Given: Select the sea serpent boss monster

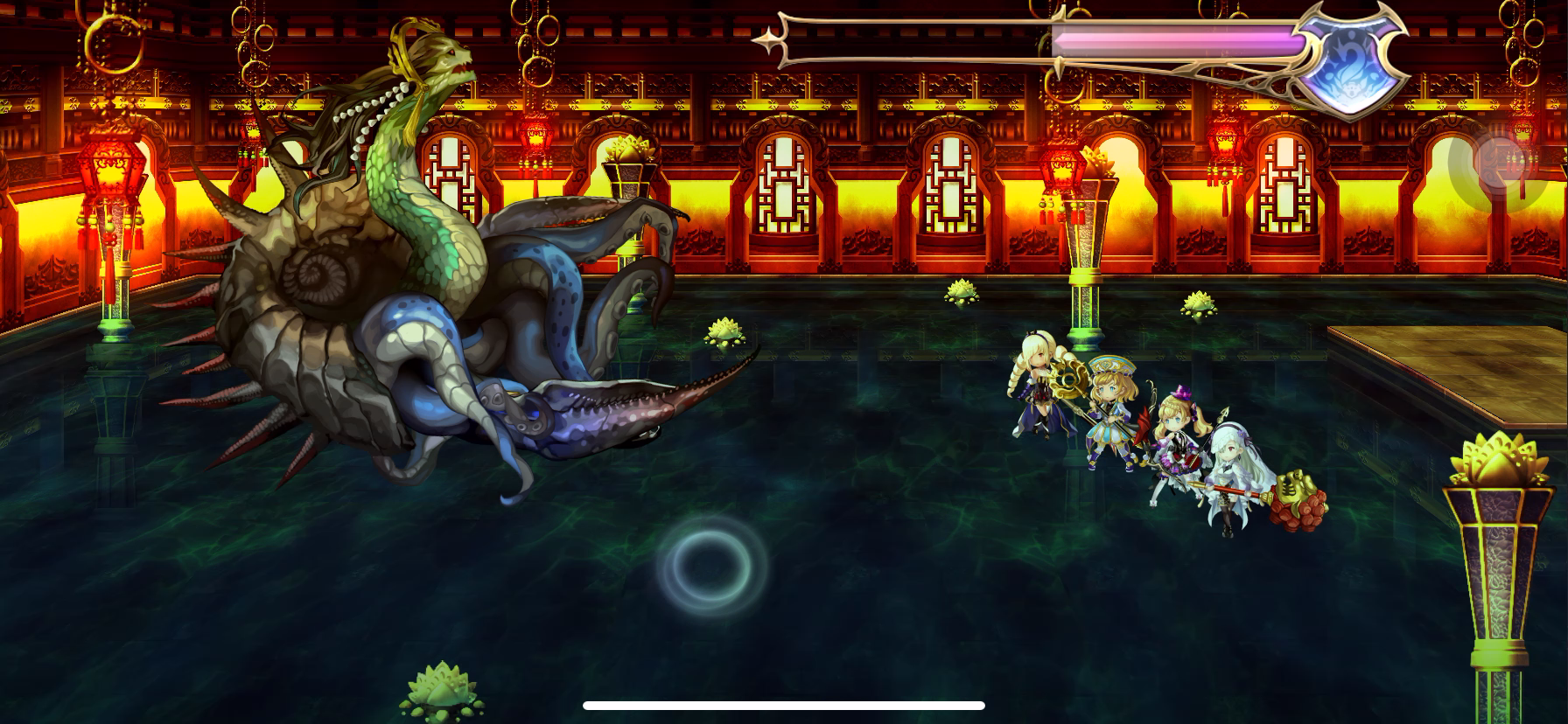Looking at the screenshot, I should 394,262.
